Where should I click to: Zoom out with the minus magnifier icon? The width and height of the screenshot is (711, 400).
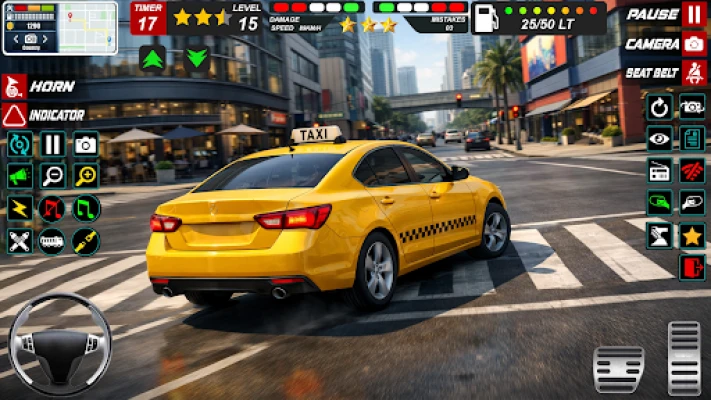pyautogui.click(x=52, y=176)
